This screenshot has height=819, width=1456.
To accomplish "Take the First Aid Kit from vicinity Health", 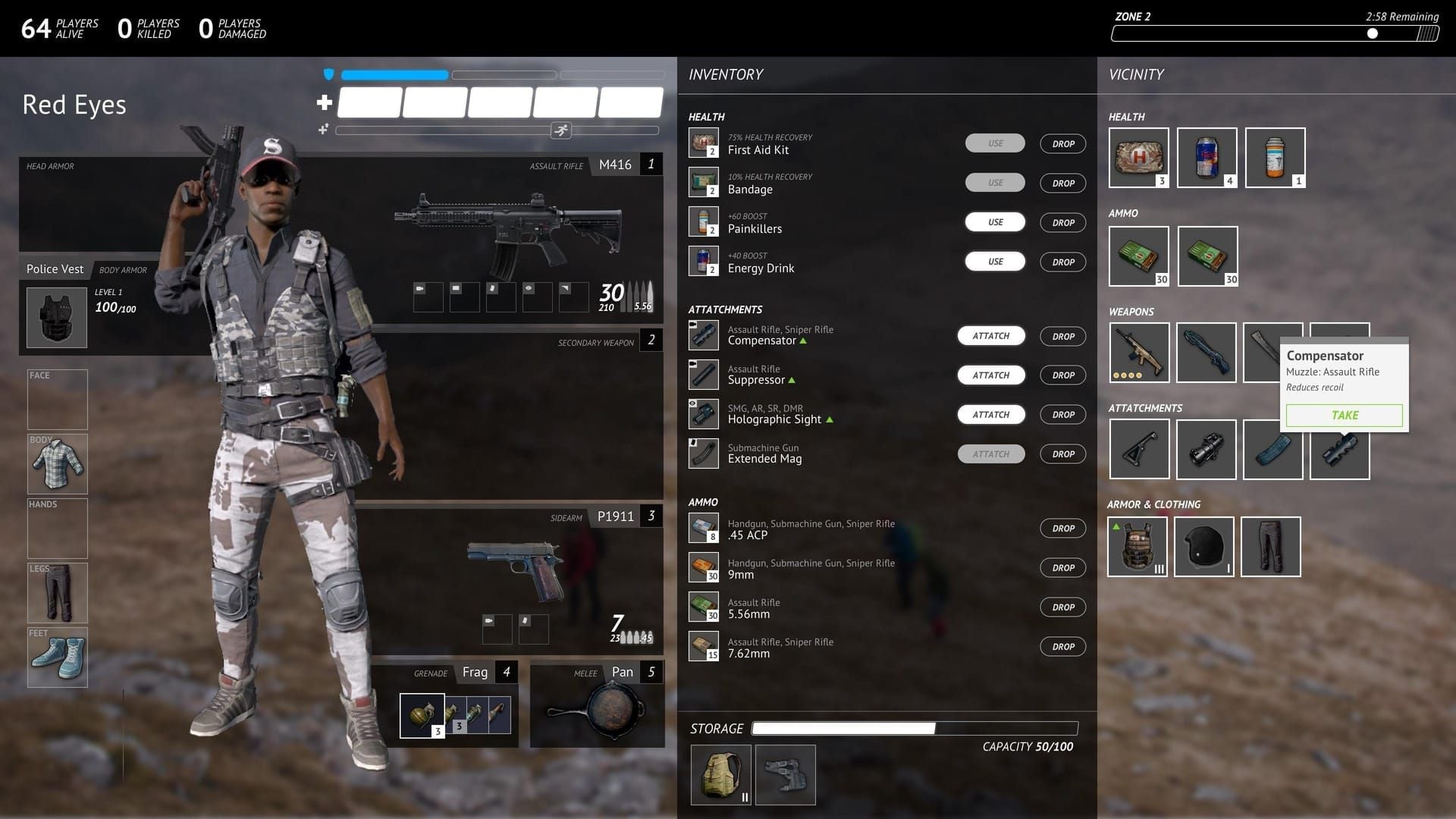I will [x=1139, y=157].
